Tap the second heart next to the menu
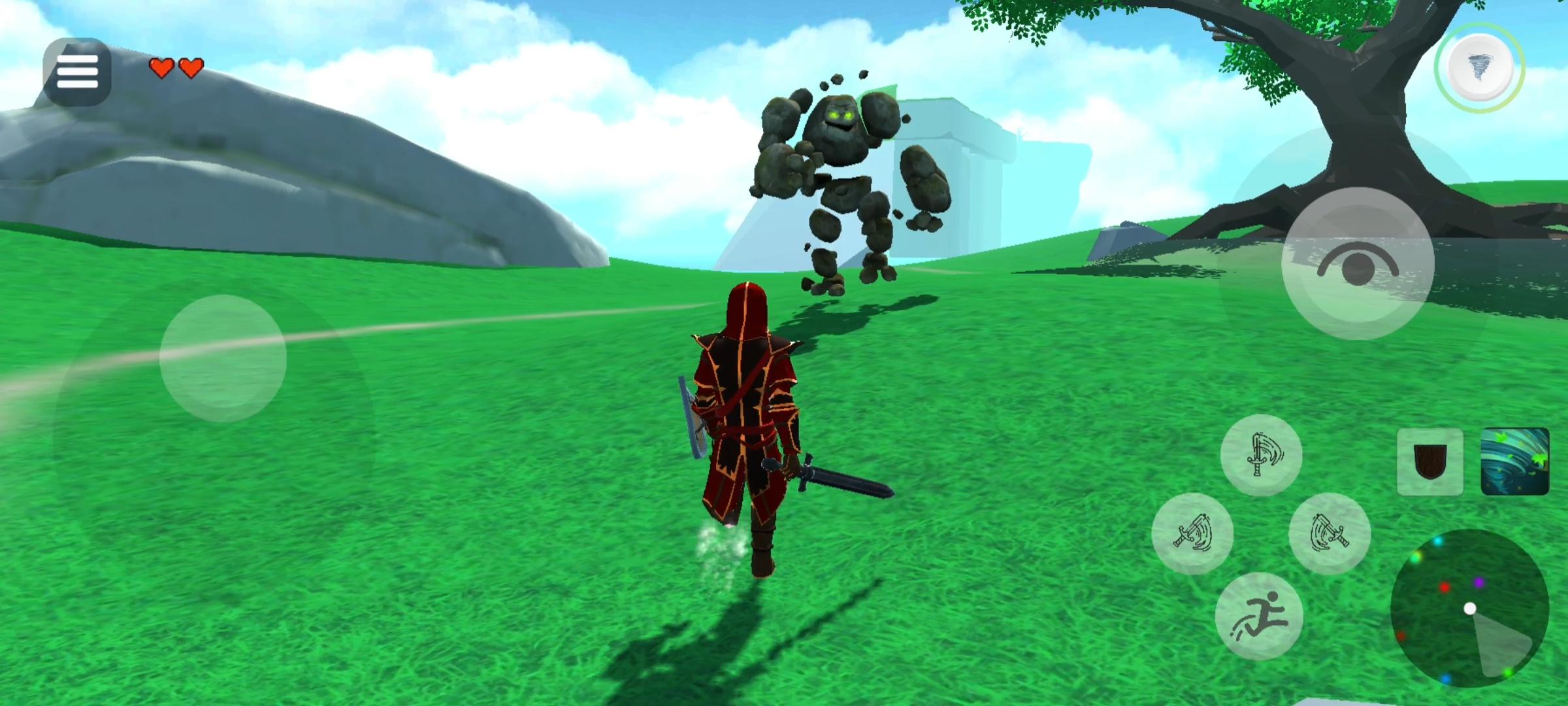 click(189, 69)
